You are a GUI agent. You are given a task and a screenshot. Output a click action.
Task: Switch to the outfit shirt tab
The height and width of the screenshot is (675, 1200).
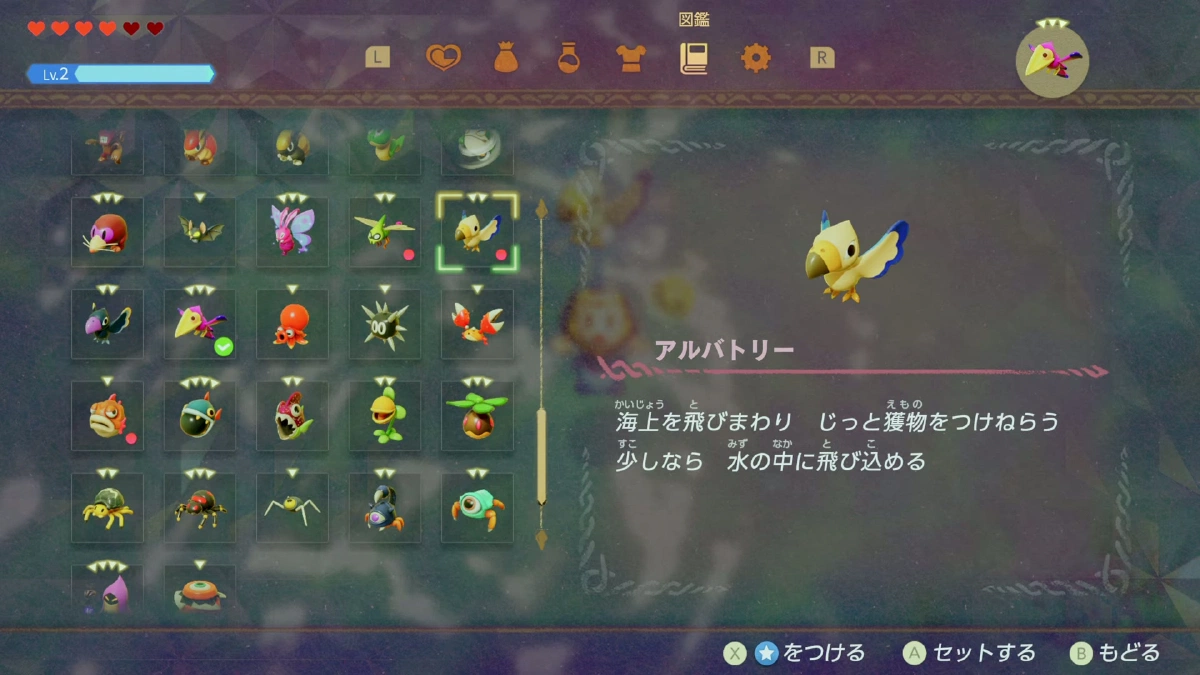pos(631,58)
